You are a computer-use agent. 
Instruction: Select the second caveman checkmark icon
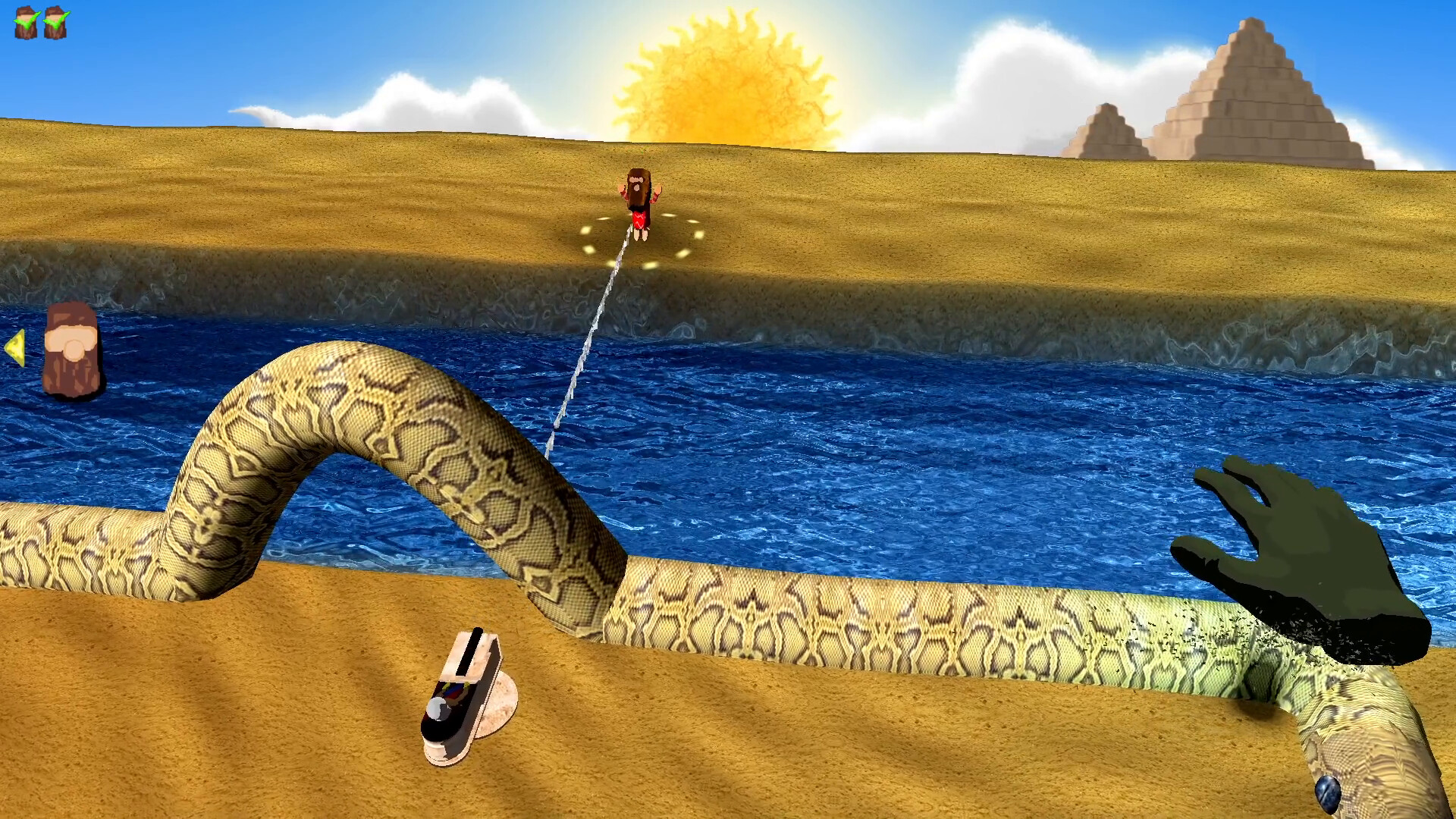coord(55,23)
